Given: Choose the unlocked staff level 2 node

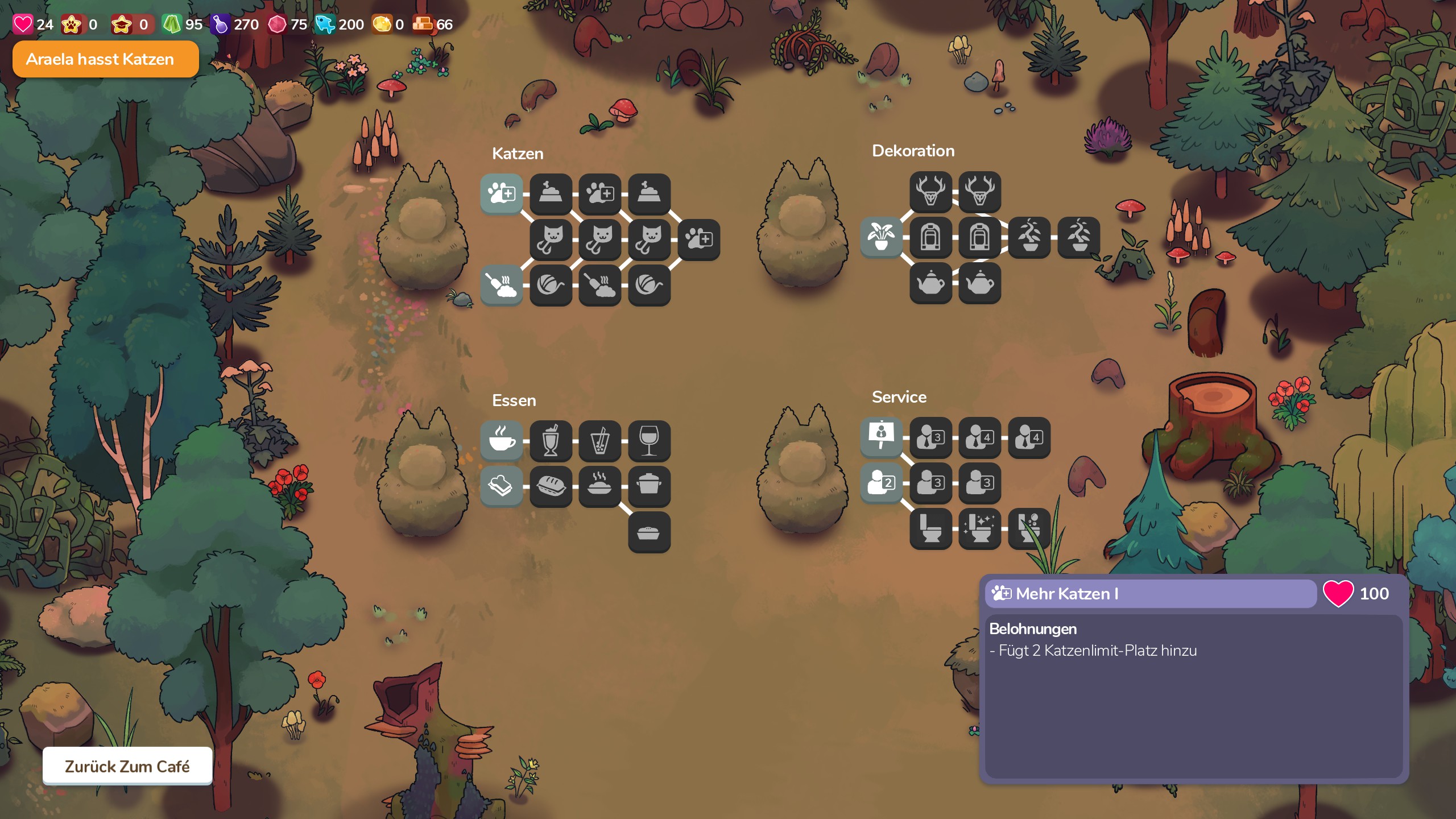Looking at the screenshot, I should (x=881, y=482).
